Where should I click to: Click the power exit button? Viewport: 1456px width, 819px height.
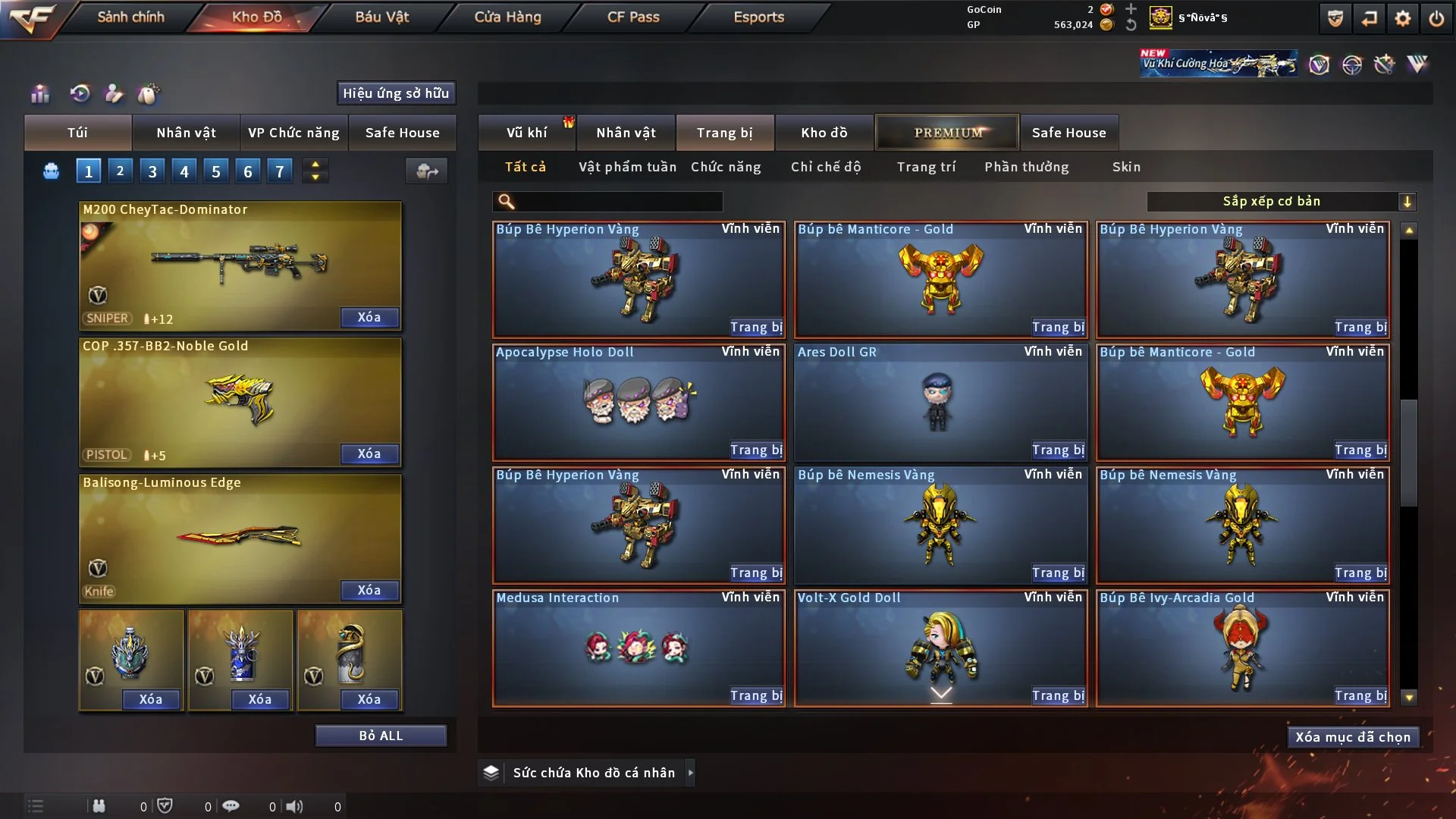click(x=1436, y=18)
